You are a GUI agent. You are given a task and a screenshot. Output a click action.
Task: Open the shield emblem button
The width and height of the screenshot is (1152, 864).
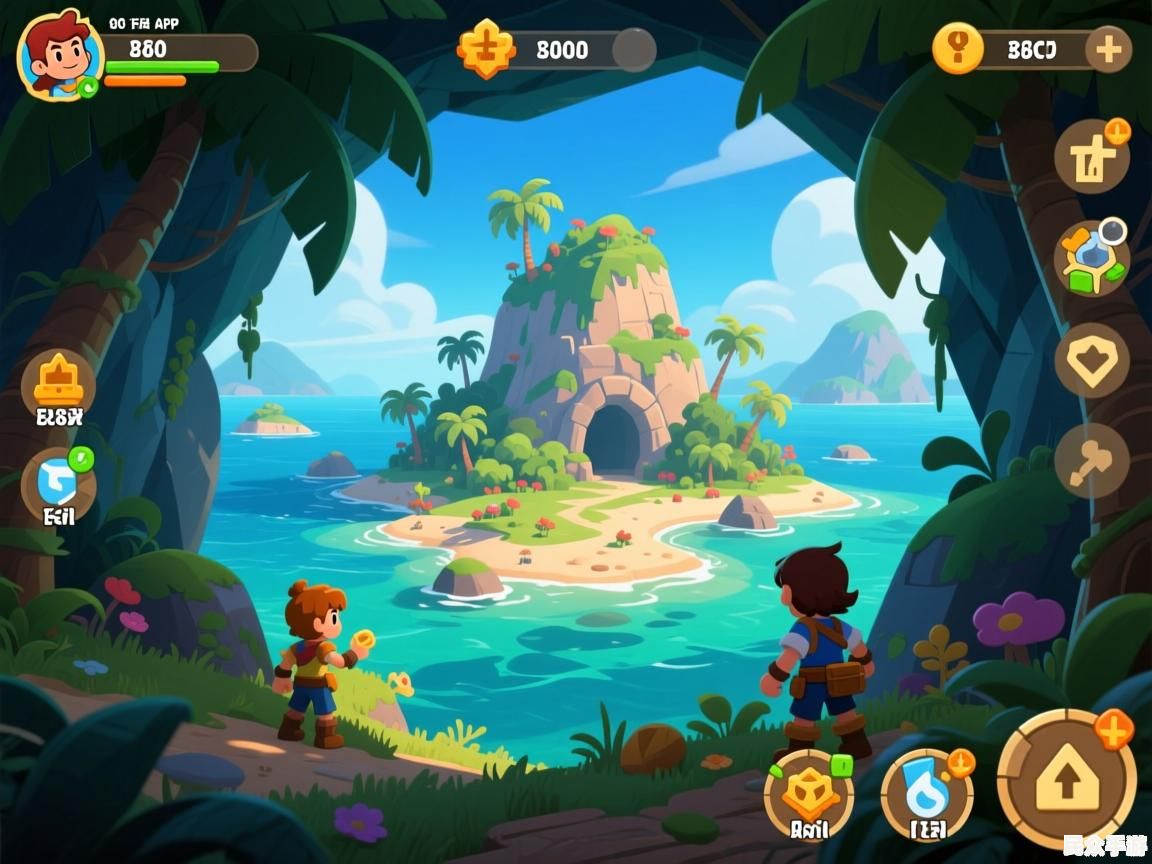[x=1091, y=360]
